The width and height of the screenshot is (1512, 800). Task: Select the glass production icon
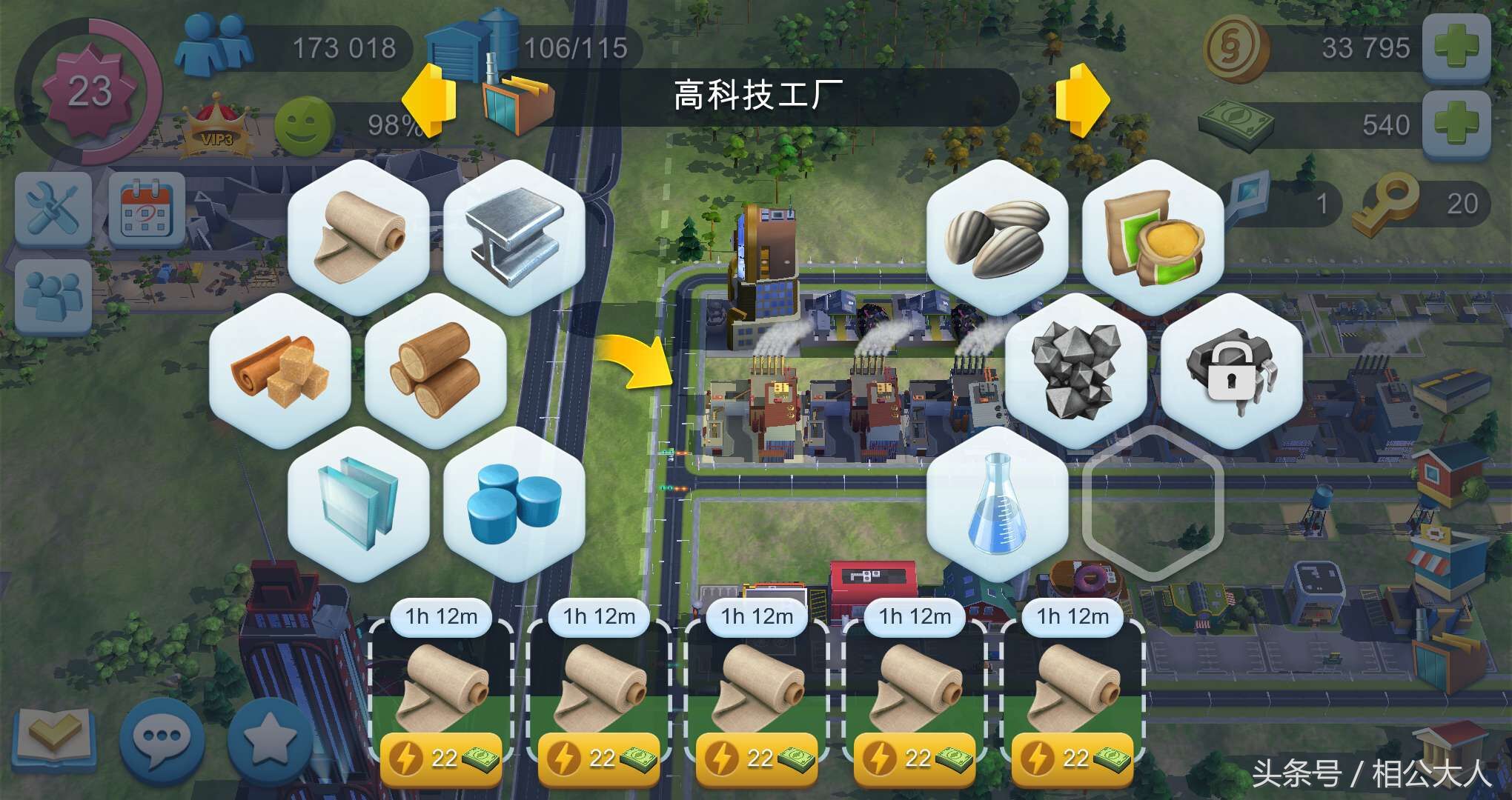[x=358, y=504]
